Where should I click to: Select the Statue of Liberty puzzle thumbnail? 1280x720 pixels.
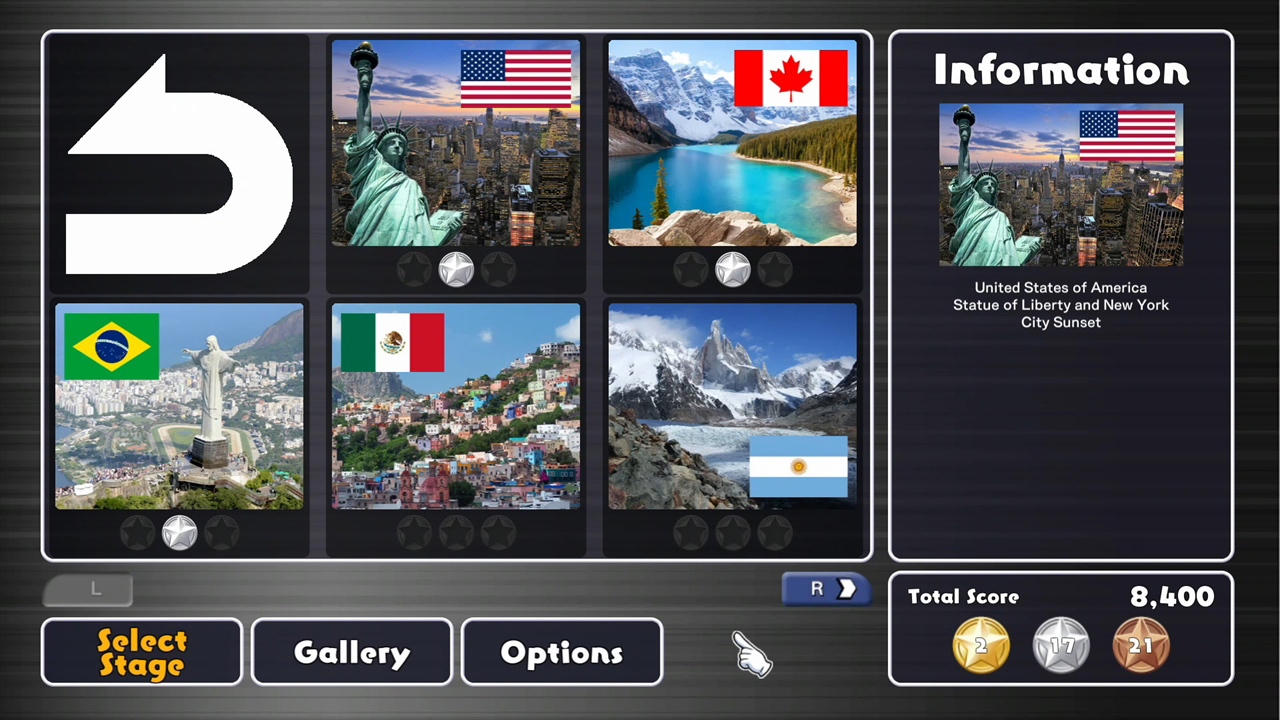click(x=456, y=143)
